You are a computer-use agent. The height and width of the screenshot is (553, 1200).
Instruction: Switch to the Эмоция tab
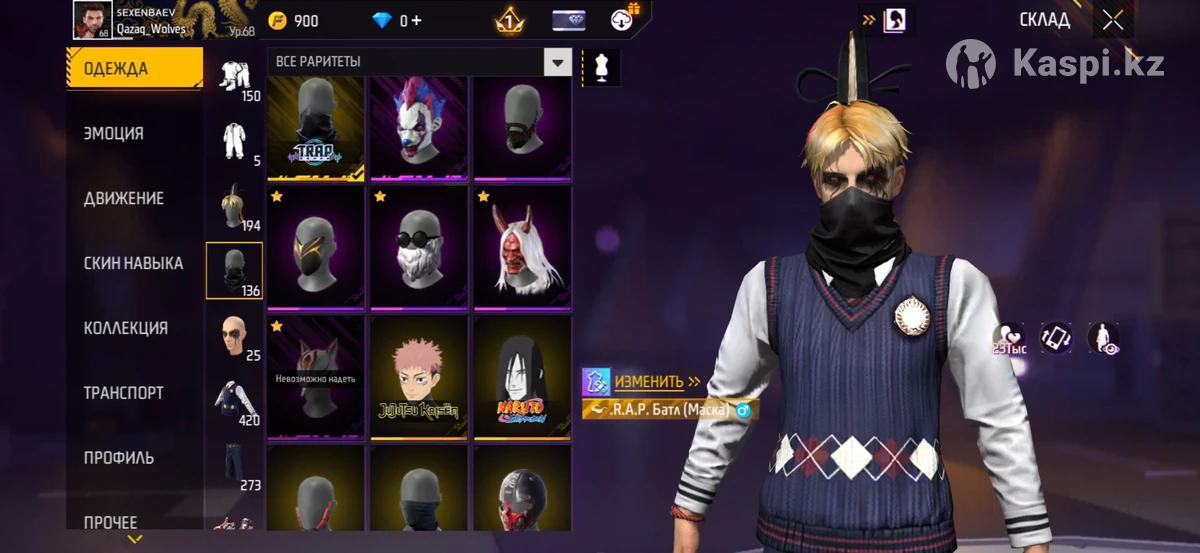[x=114, y=133]
